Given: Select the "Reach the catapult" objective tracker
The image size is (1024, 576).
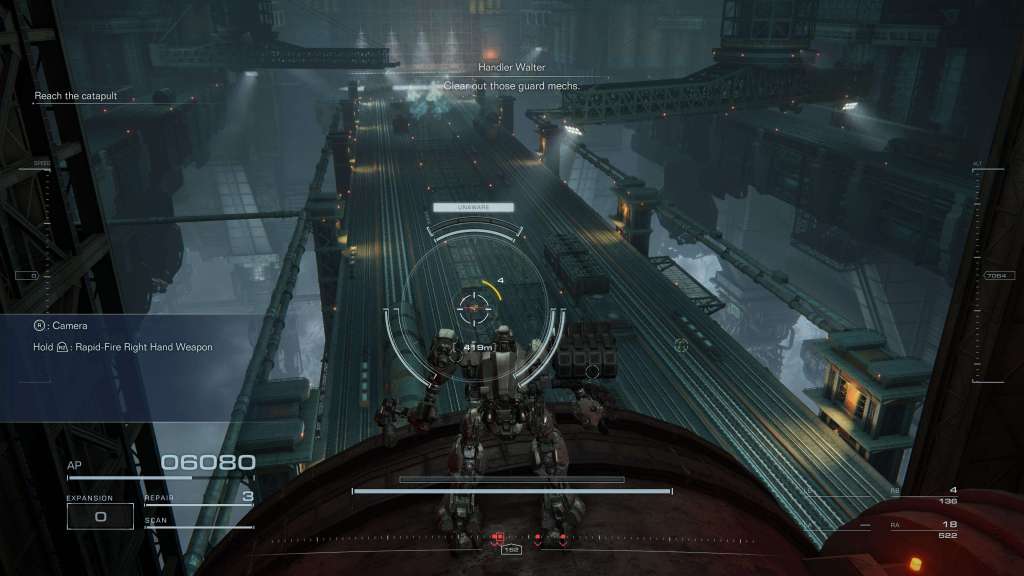Looking at the screenshot, I should [76, 96].
